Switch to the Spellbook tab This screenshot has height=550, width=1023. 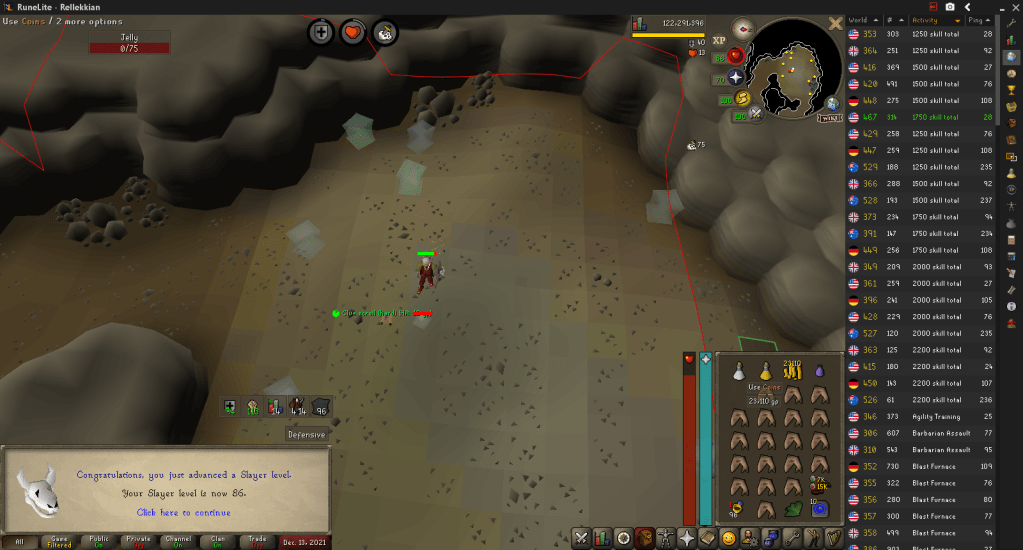[x=709, y=538]
